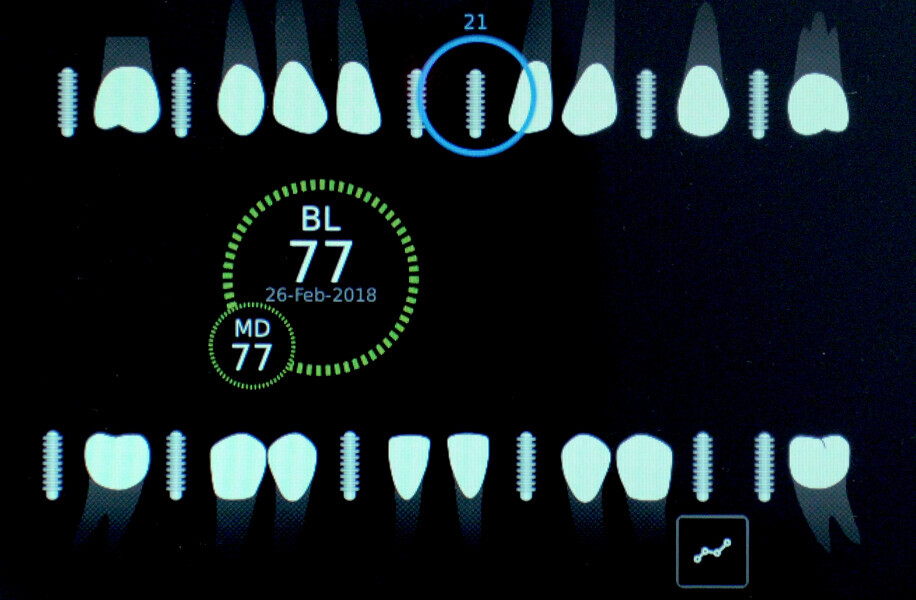916x600 pixels.
Task: Choose the rightmost molar in the lower jaw
Action: (819, 462)
